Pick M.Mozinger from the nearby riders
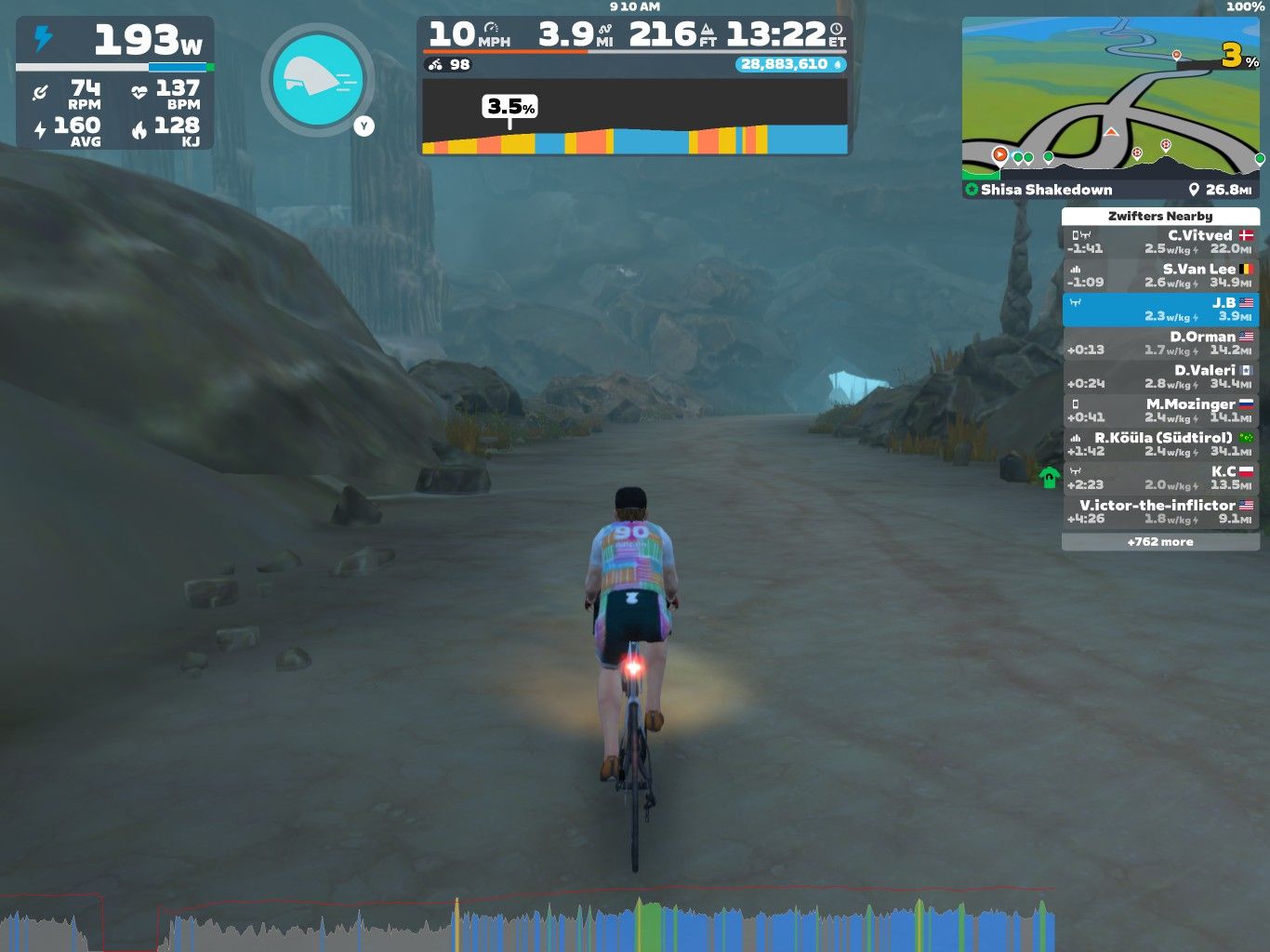Image resolution: width=1270 pixels, height=952 pixels. [1160, 410]
